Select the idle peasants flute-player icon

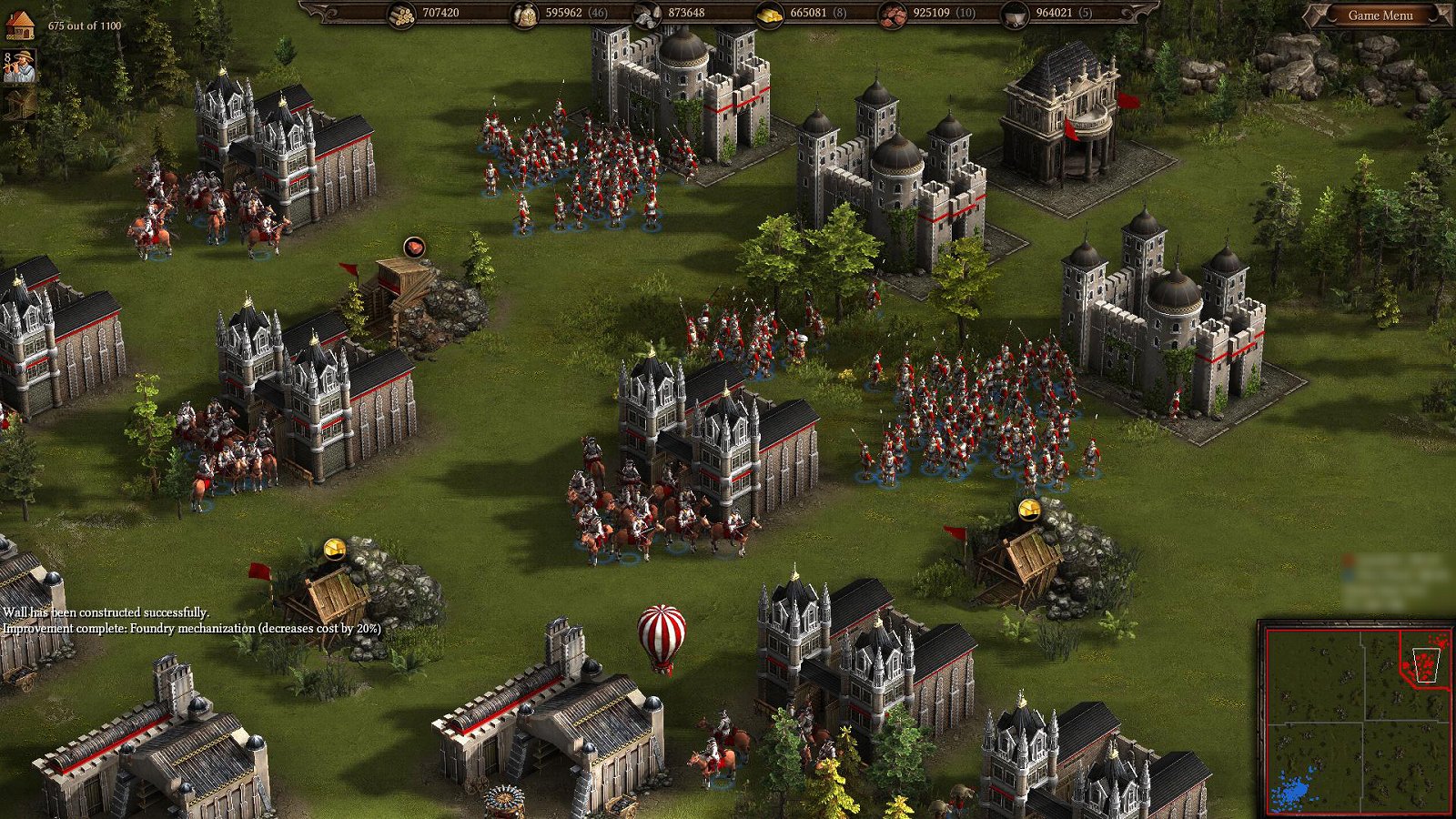(19, 66)
